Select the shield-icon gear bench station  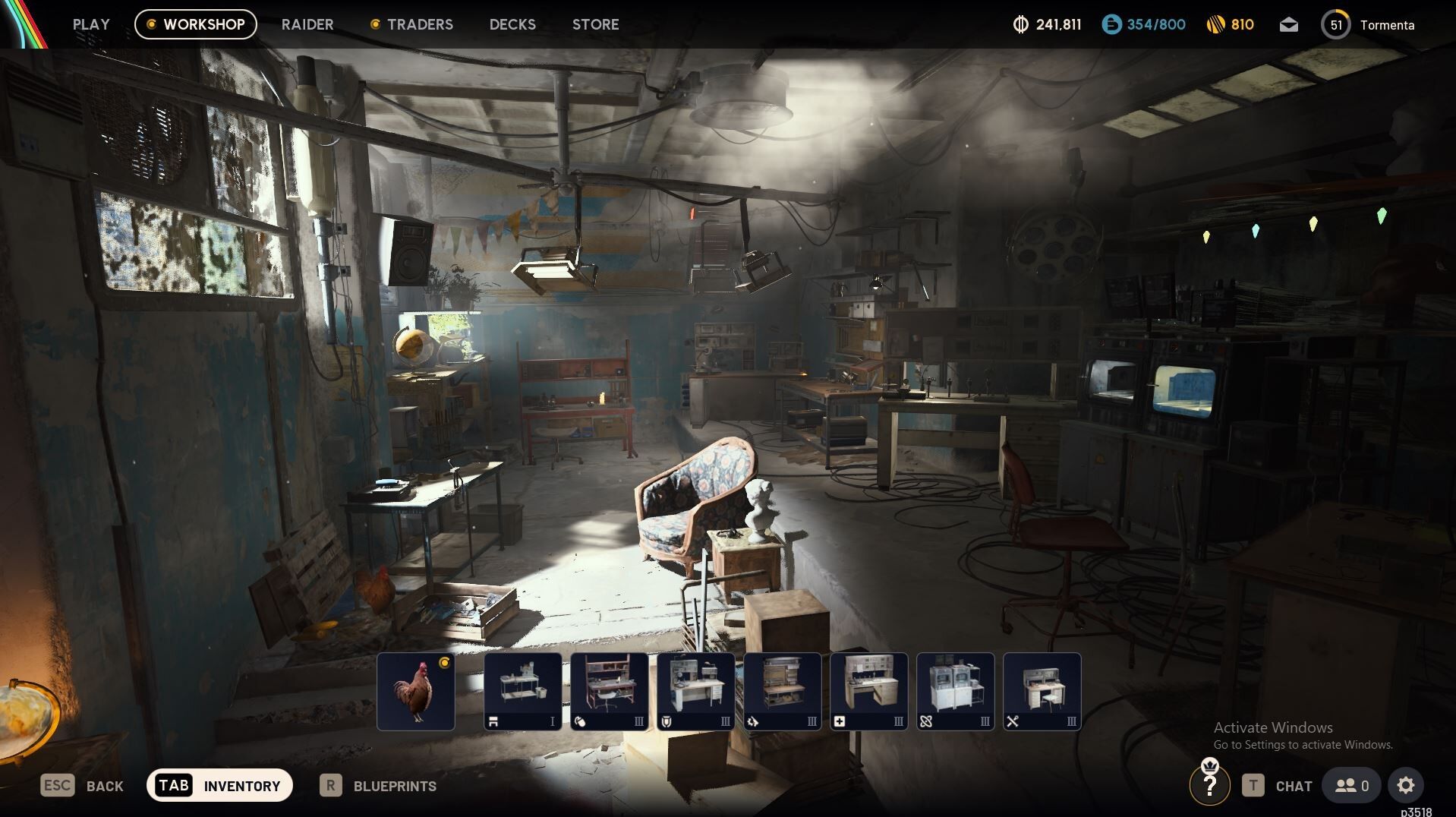click(696, 692)
